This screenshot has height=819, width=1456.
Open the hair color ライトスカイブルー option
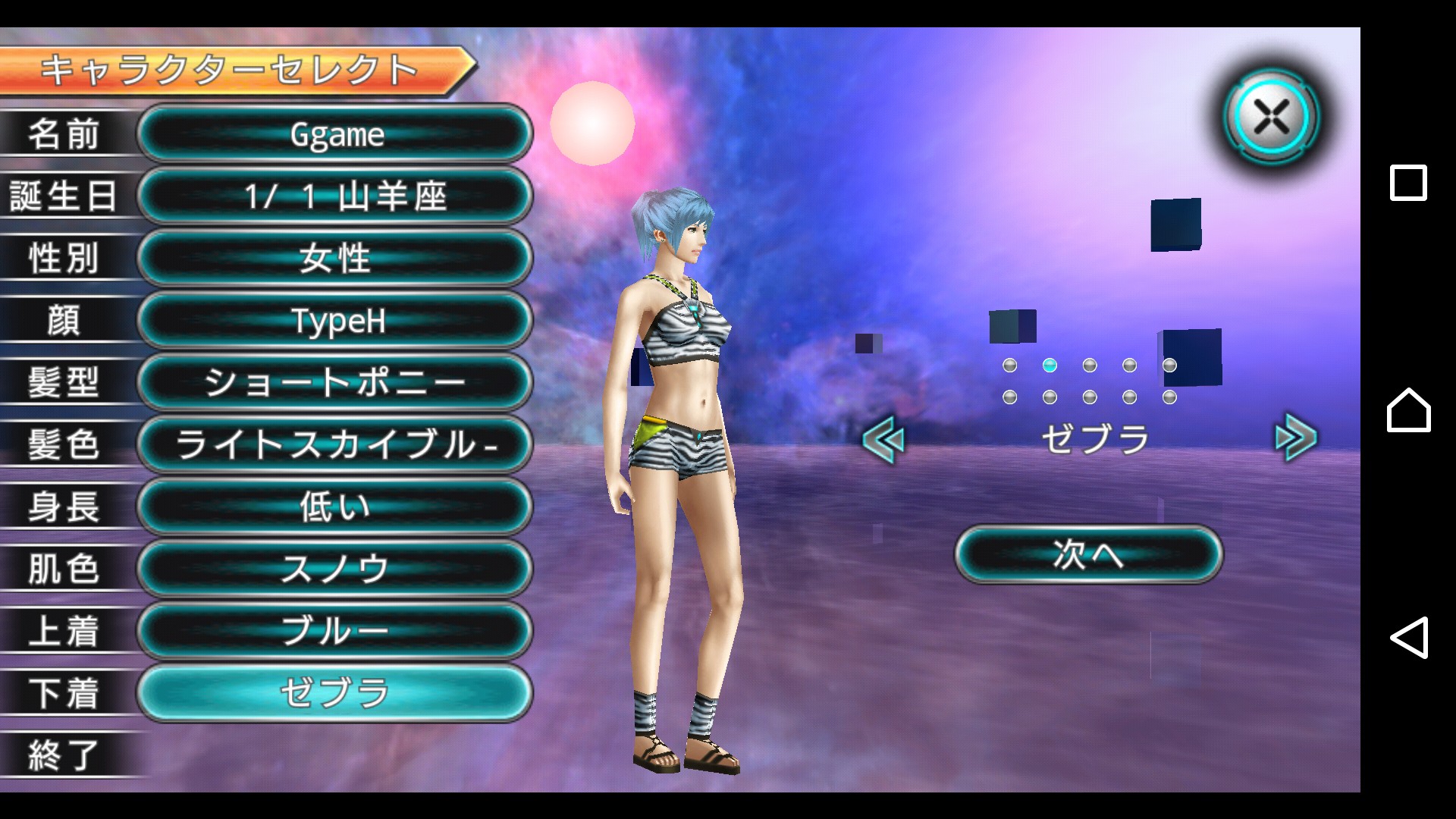click(x=335, y=445)
